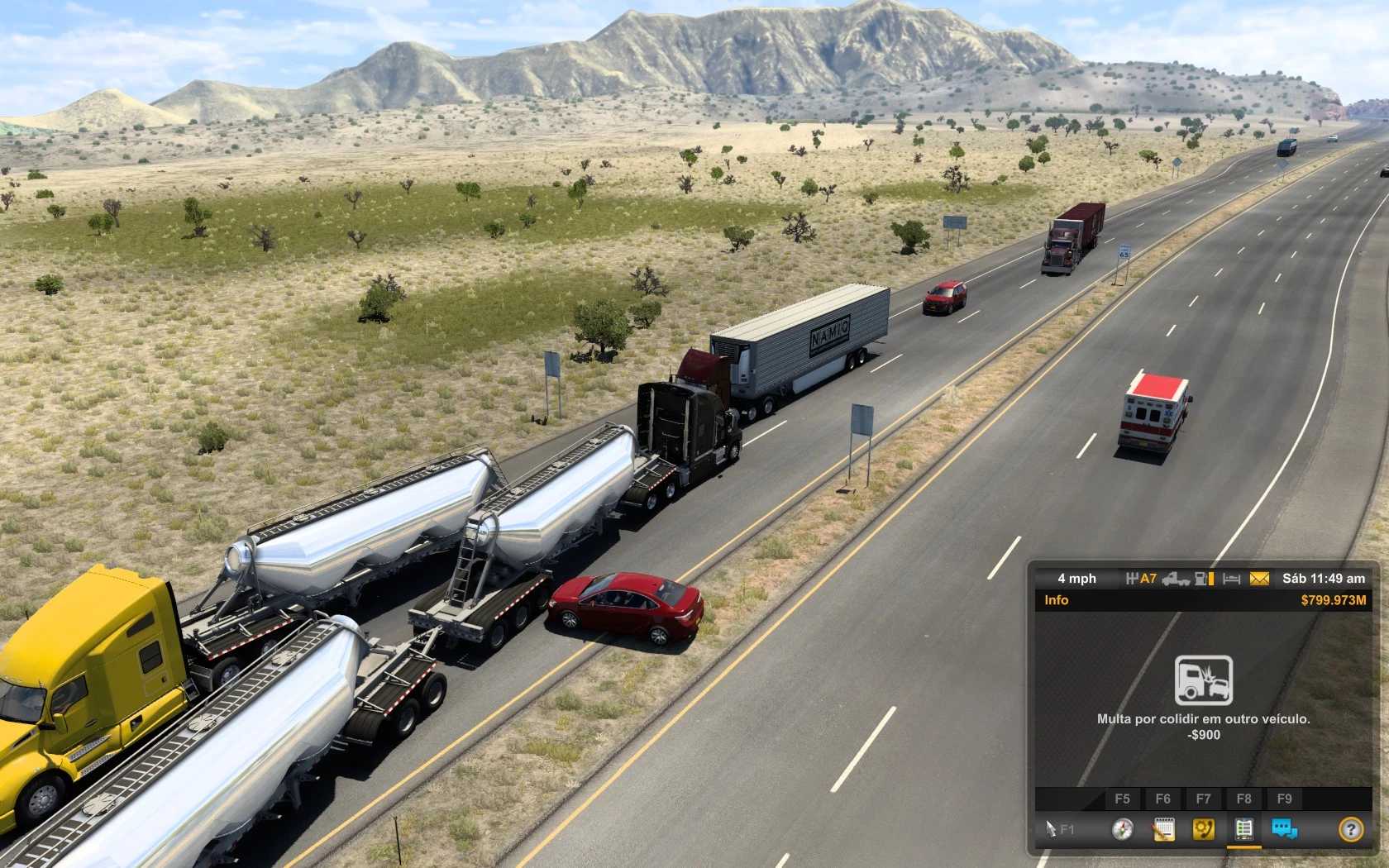Switch to the calendar job notes tab
This screenshot has height=868, width=1389.
pyautogui.click(x=1163, y=829)
